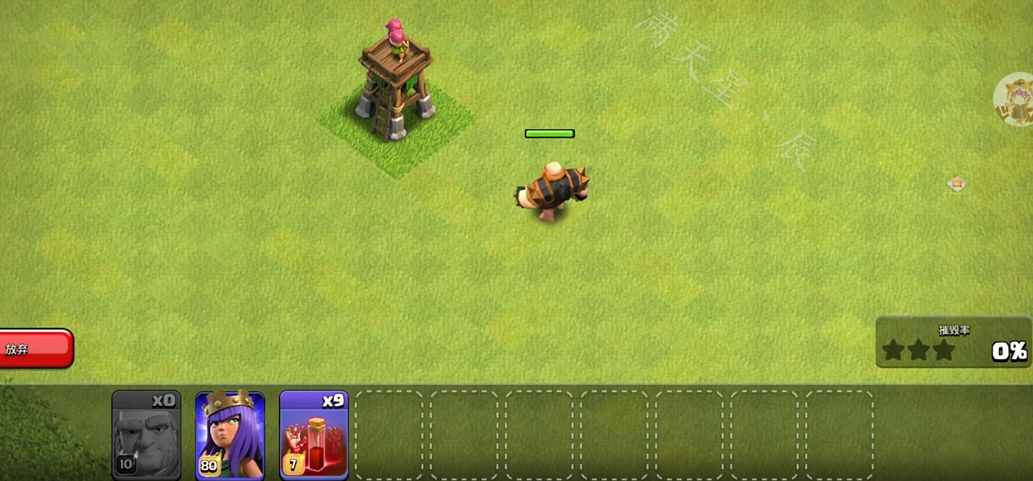Select the Archer Queen hero card
This screenshot has height=481, width=1033.
coord(230,434)
